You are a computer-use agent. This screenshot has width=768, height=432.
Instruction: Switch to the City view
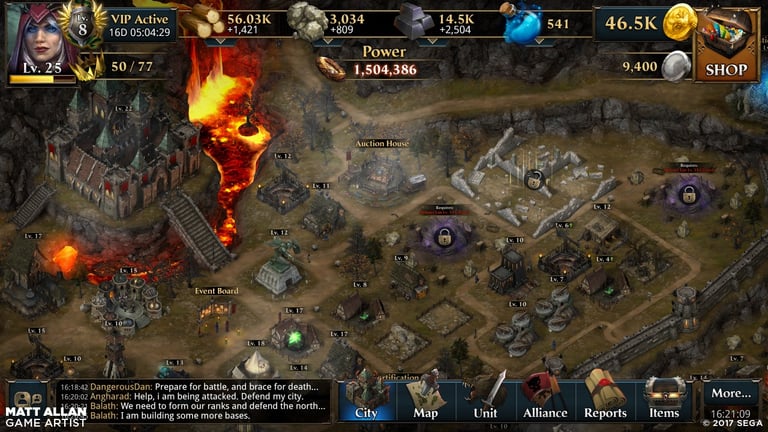click(366, 398)
